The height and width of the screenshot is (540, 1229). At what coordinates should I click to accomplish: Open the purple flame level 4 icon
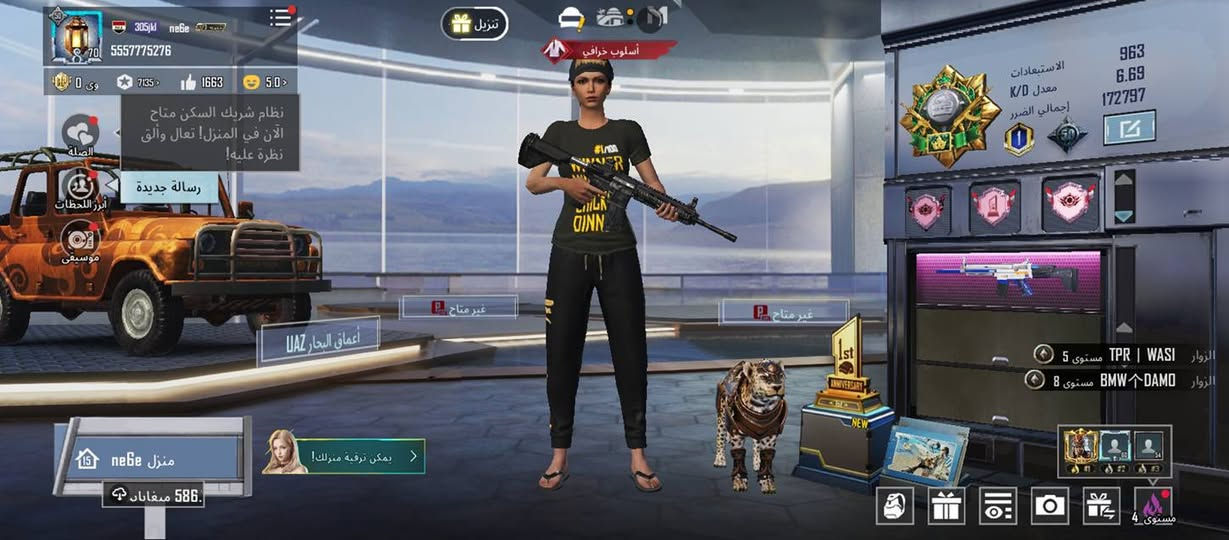point(1153,505)
